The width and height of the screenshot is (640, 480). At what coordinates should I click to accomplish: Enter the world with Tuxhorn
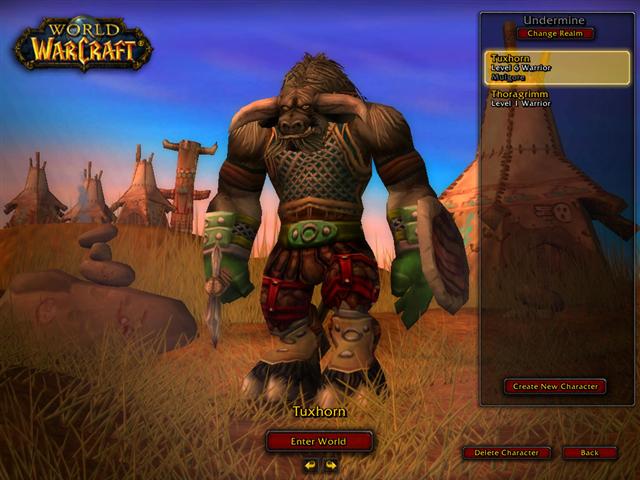pyautogui.click(x=319, y=441)
